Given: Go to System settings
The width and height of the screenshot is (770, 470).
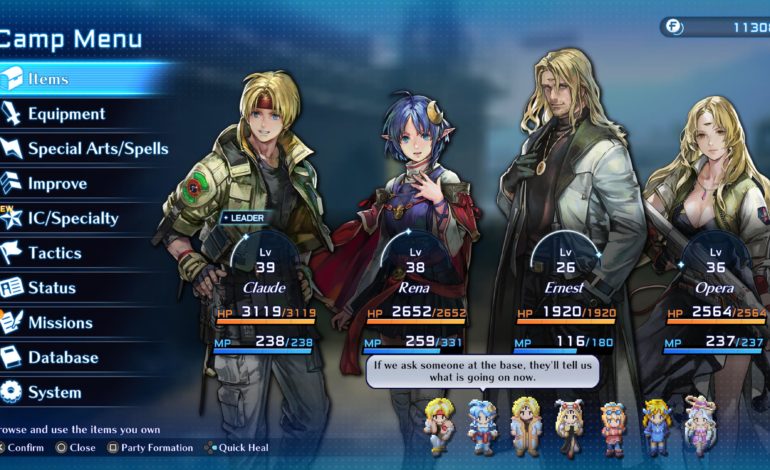Looking at the screenshot, I should coord(54,392).
